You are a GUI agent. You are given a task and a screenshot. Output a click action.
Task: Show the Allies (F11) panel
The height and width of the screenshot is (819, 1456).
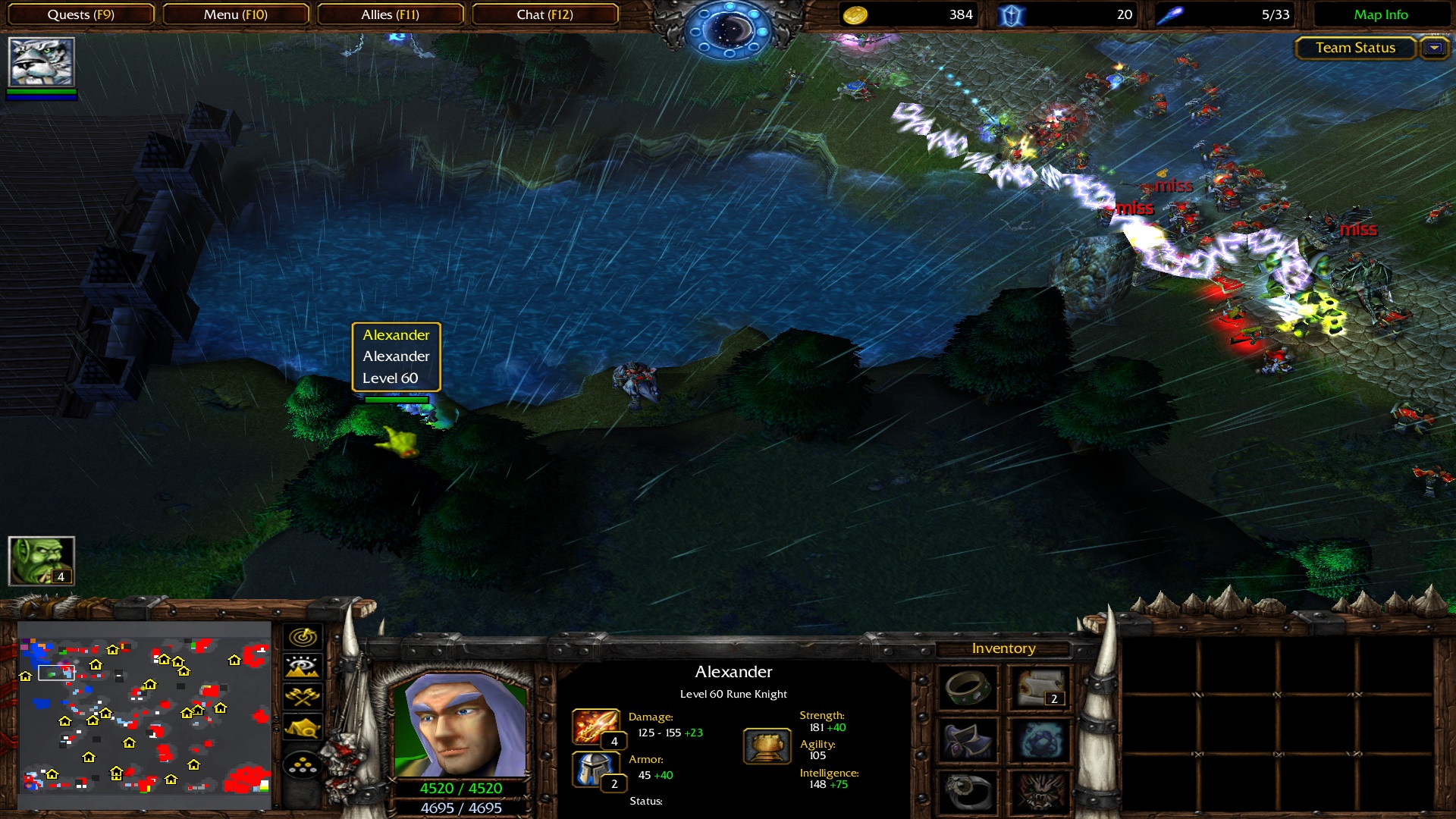pyautogui.click(x=390, y=14)
